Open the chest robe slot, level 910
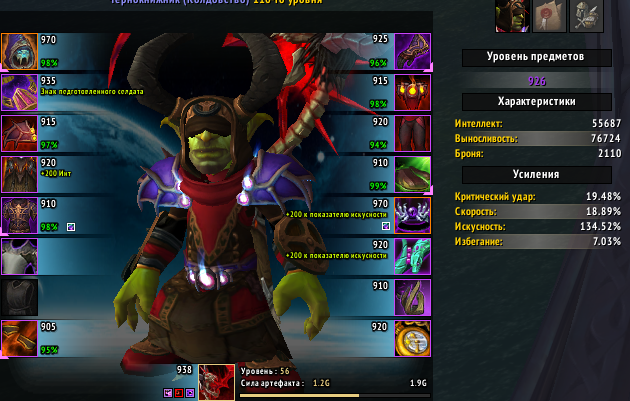Viewport: 630px width, 401px height. pyautogui.click(x=19, y=214)
